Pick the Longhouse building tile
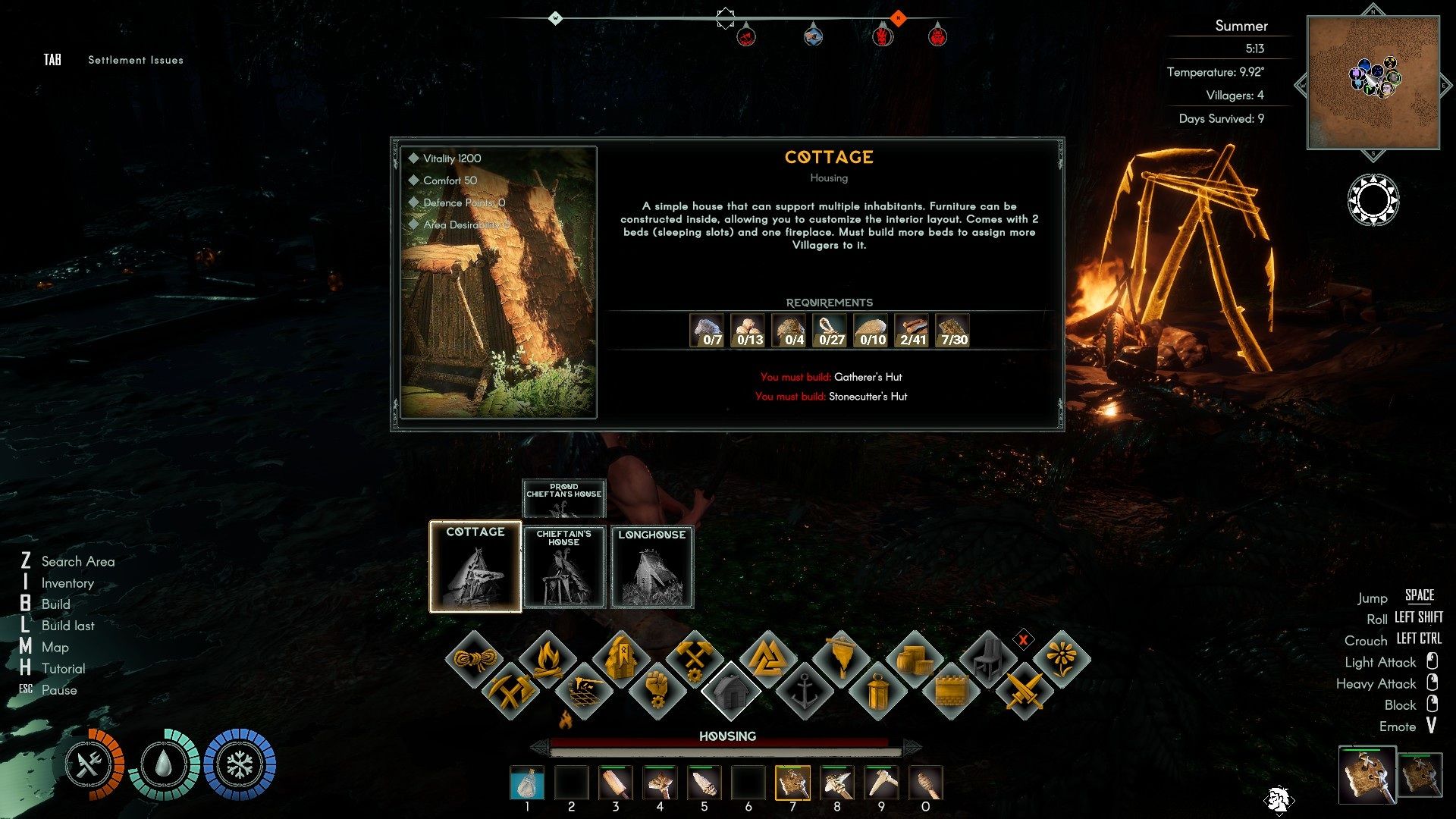Viewport: 1456px width, 819px height. pos(651,567)
